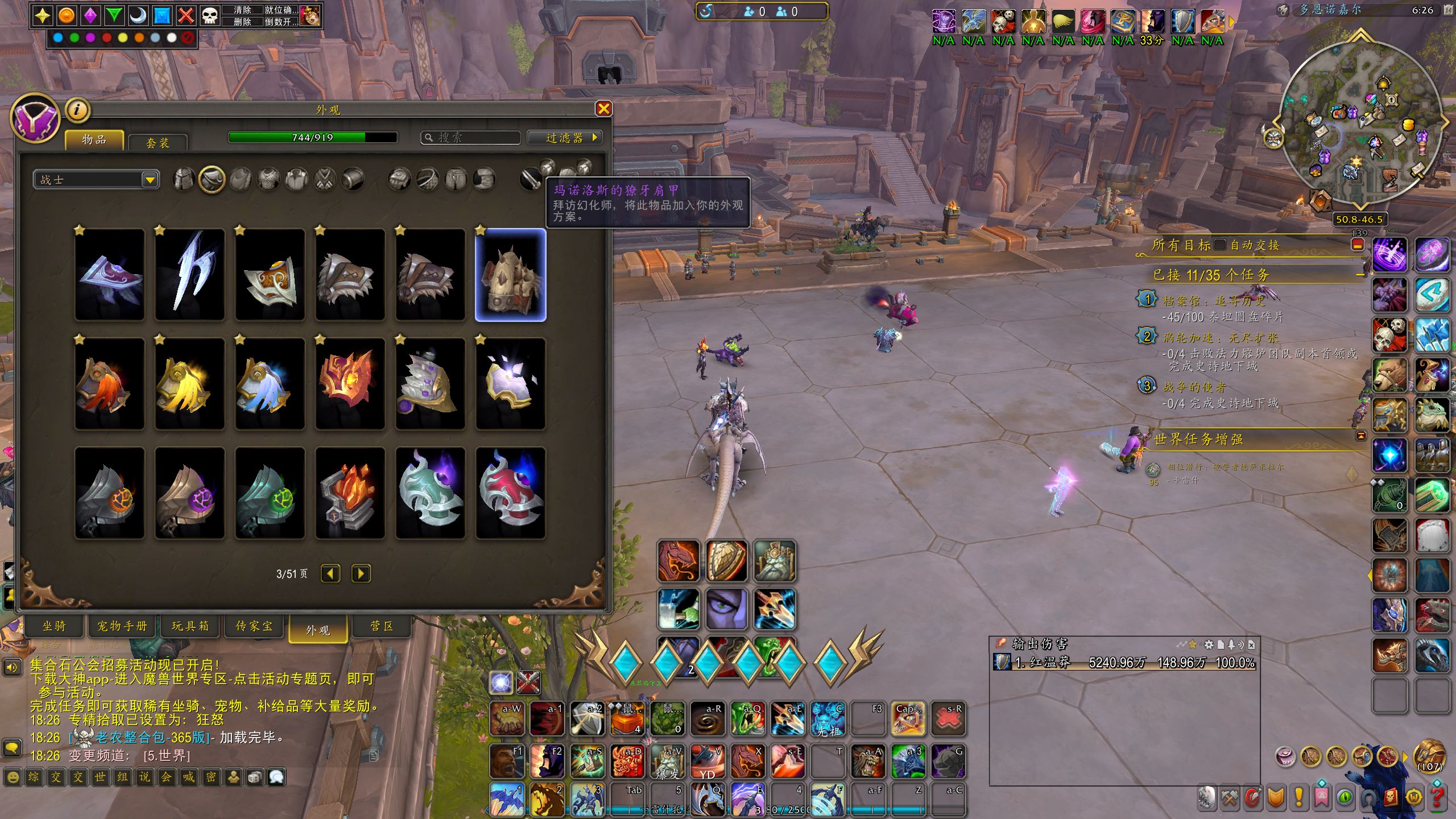Close the 外观 appearance window
Image resolution: width=1456 pixels, height=819 pixels.
tap(603, 109)
